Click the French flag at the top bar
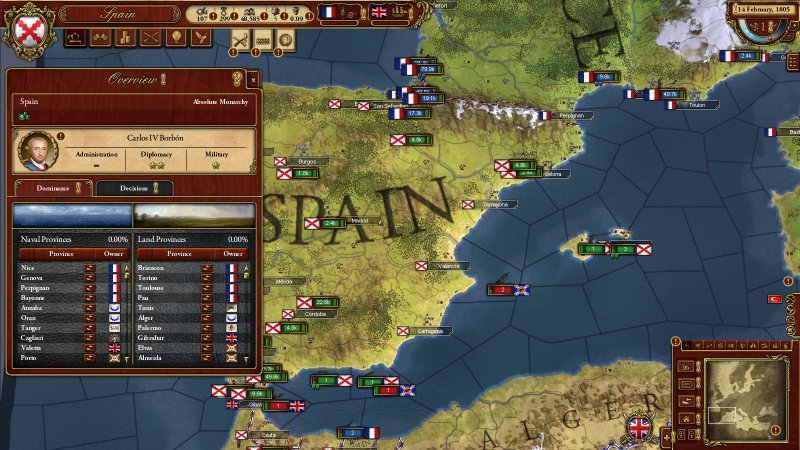Screen dimensions: 800x450 (328, 12)
